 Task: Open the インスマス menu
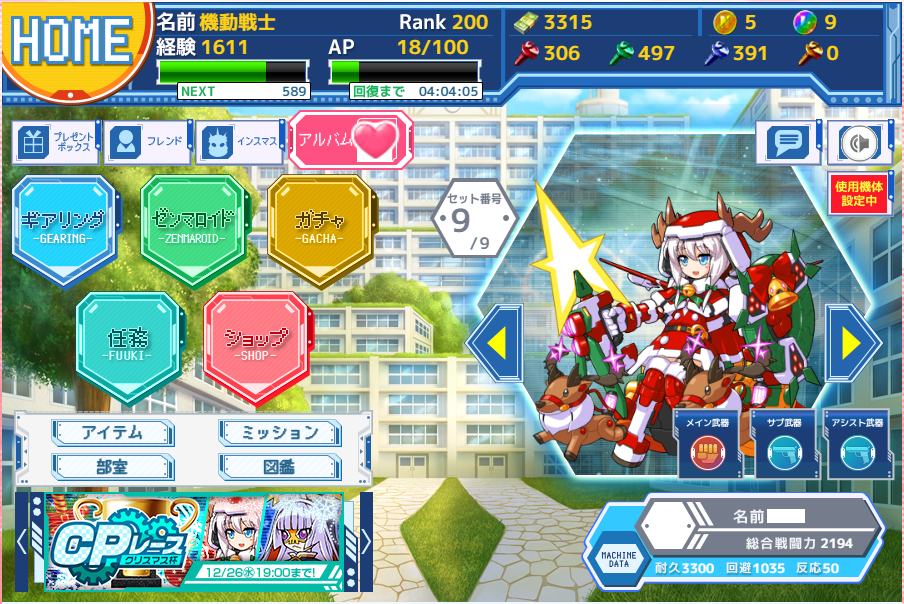point(240,144)
